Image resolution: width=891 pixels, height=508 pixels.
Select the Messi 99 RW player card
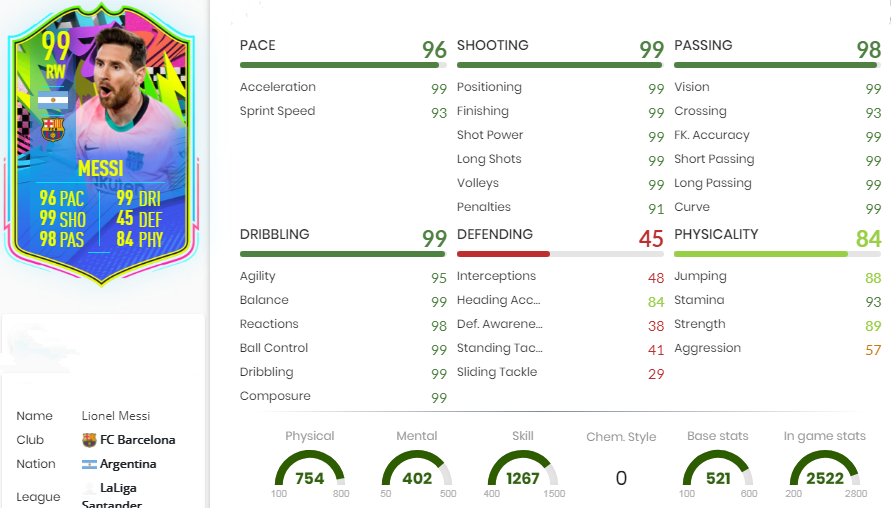tap(102, 150)
